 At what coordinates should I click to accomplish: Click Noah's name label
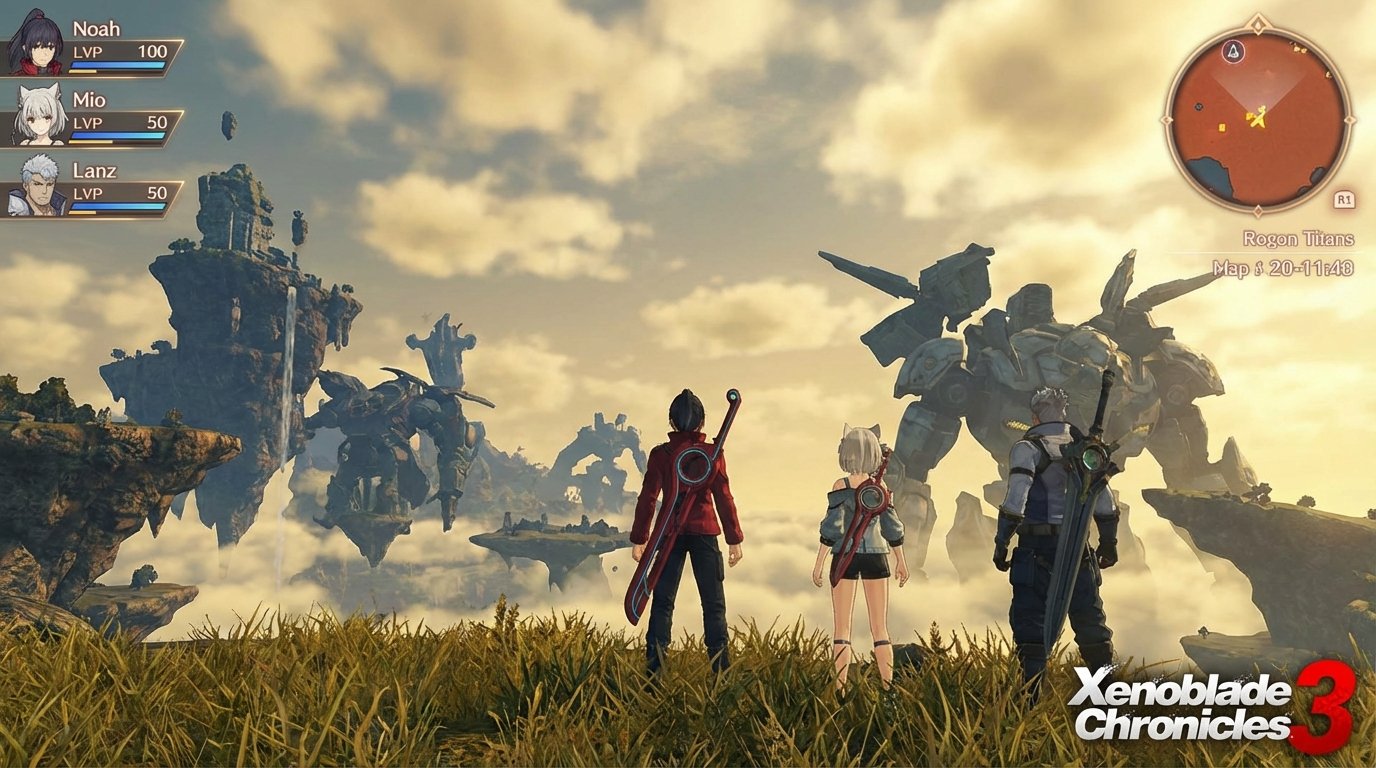96,29
